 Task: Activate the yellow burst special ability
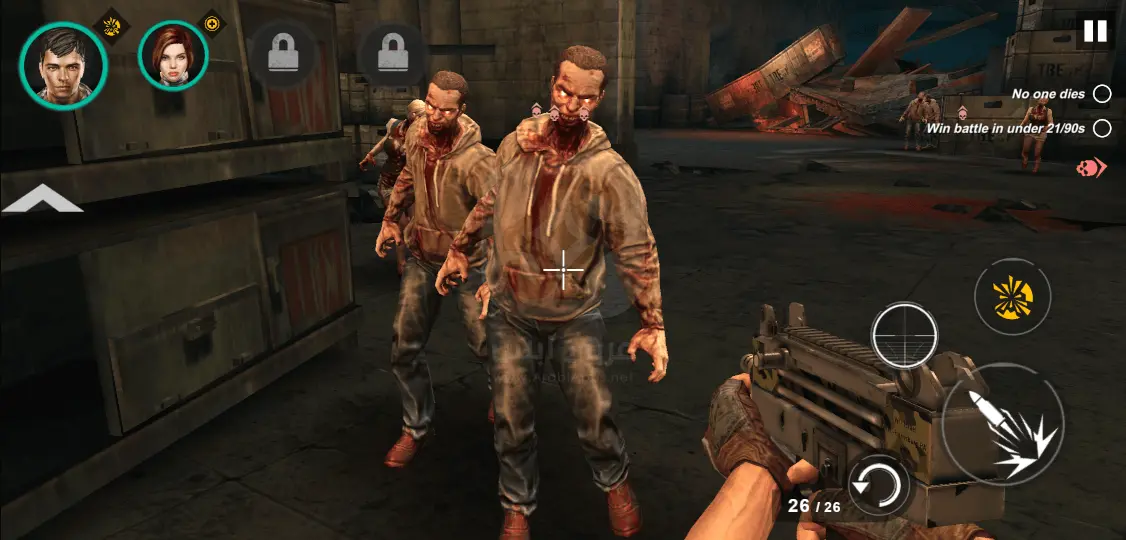pyautogui.click(x=1012, y=297)
